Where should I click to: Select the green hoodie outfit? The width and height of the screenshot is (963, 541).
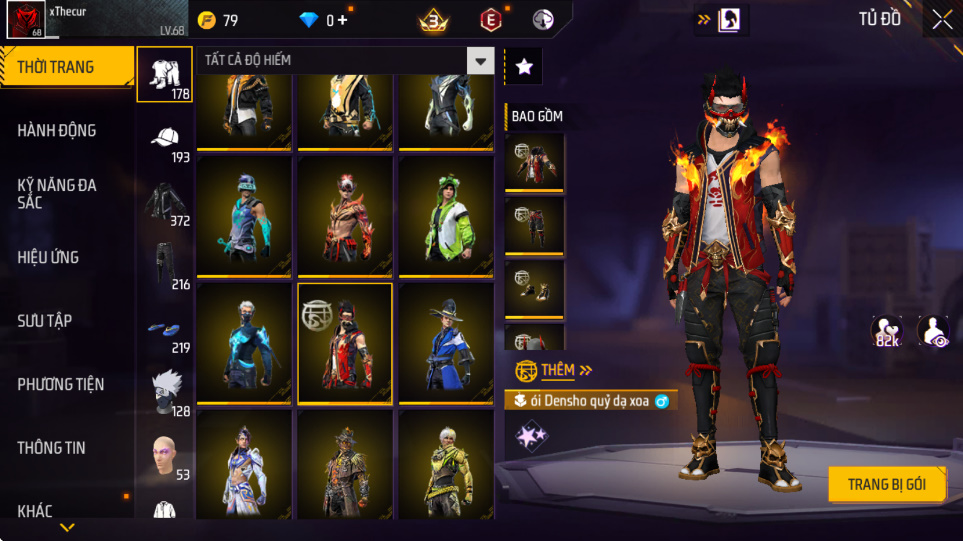[445, 216]
